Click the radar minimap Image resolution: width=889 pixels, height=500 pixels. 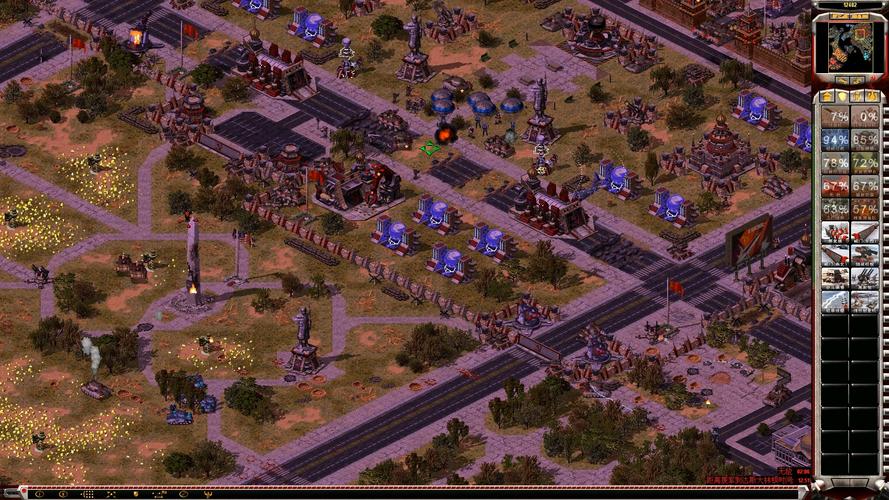click(x=849, y=46)
